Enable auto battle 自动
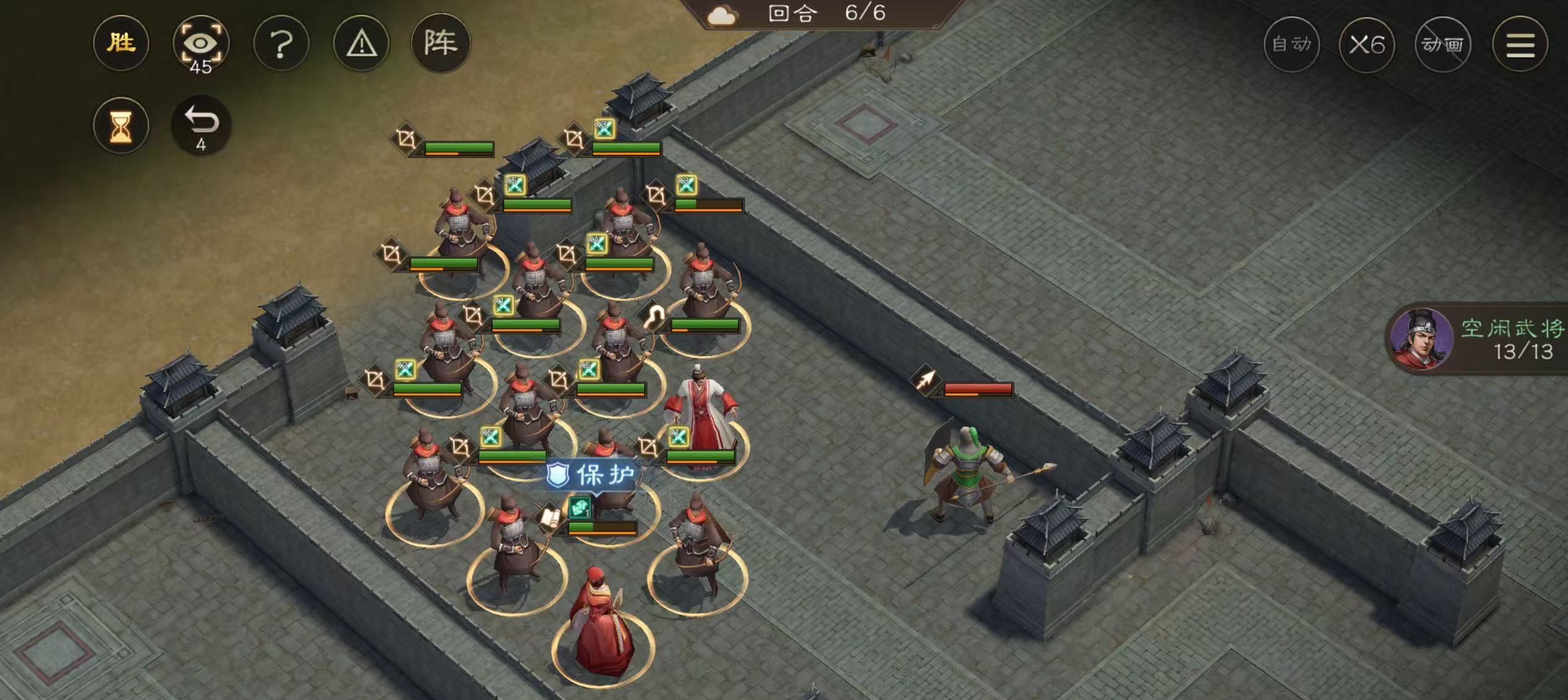 [x=1291, y=44]
